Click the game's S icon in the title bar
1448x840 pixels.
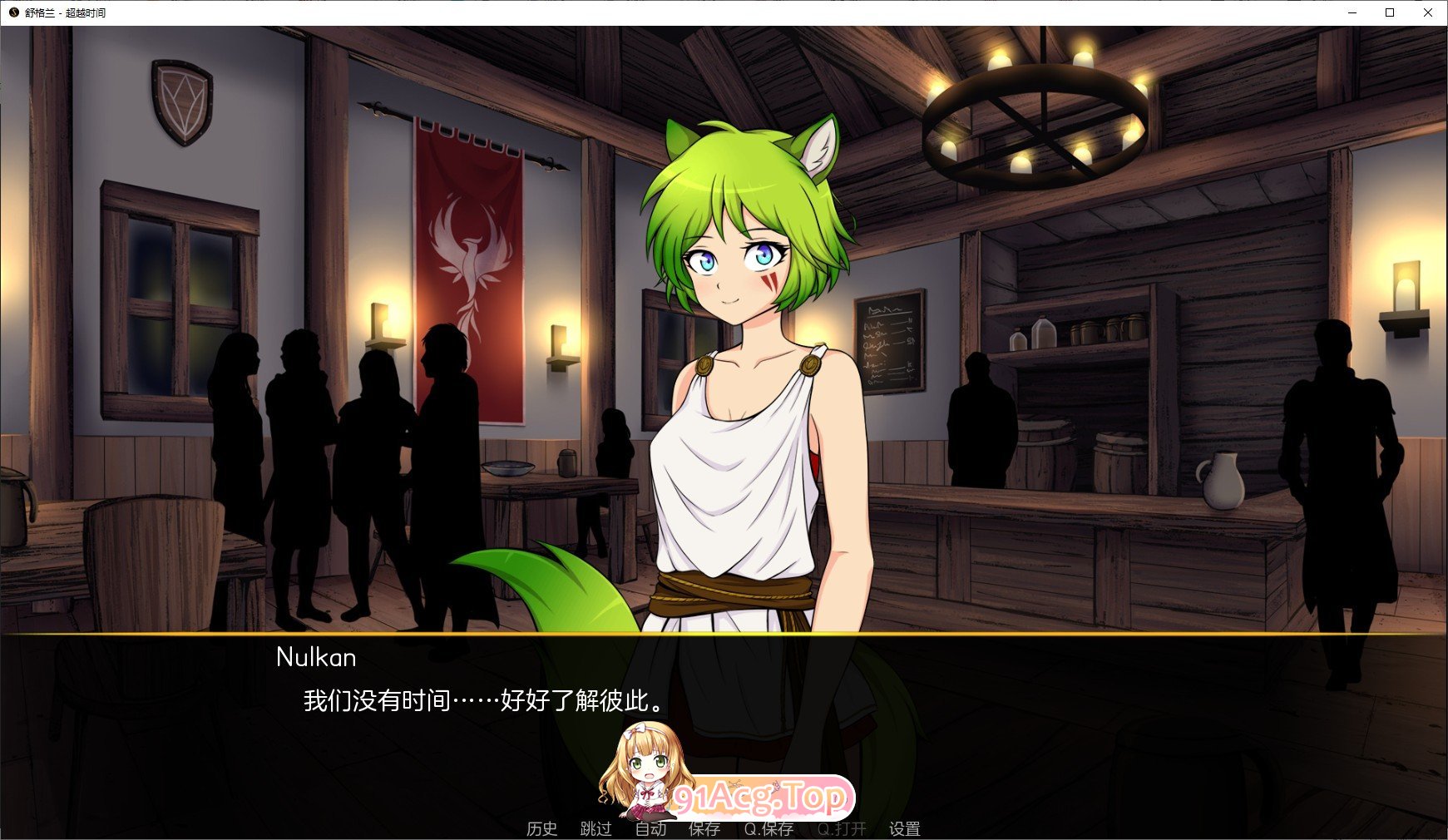[12, 13]
